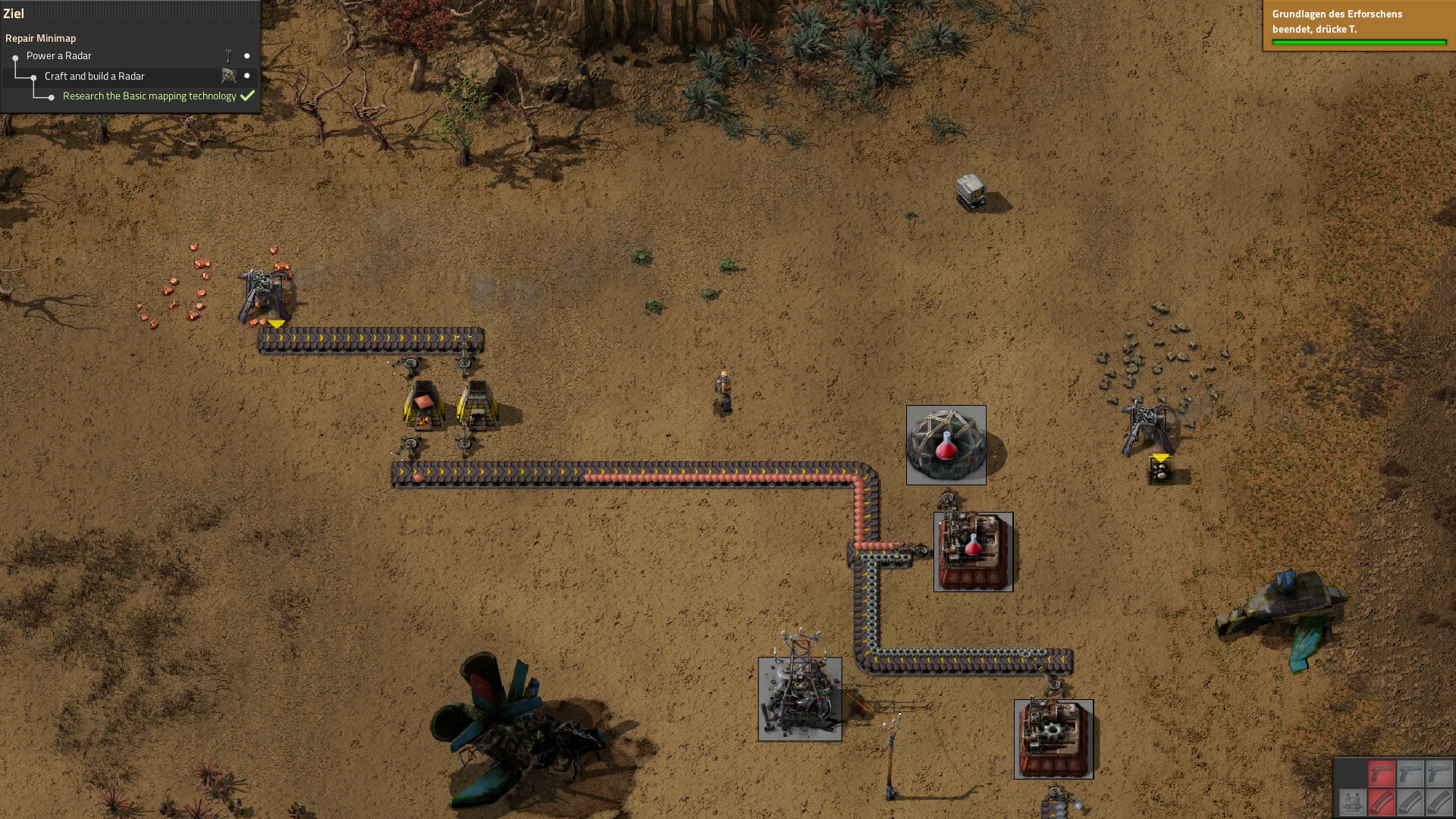Open the finished research notification
The height and width of the screenshot is (819, 1456).
[1358, 26]
